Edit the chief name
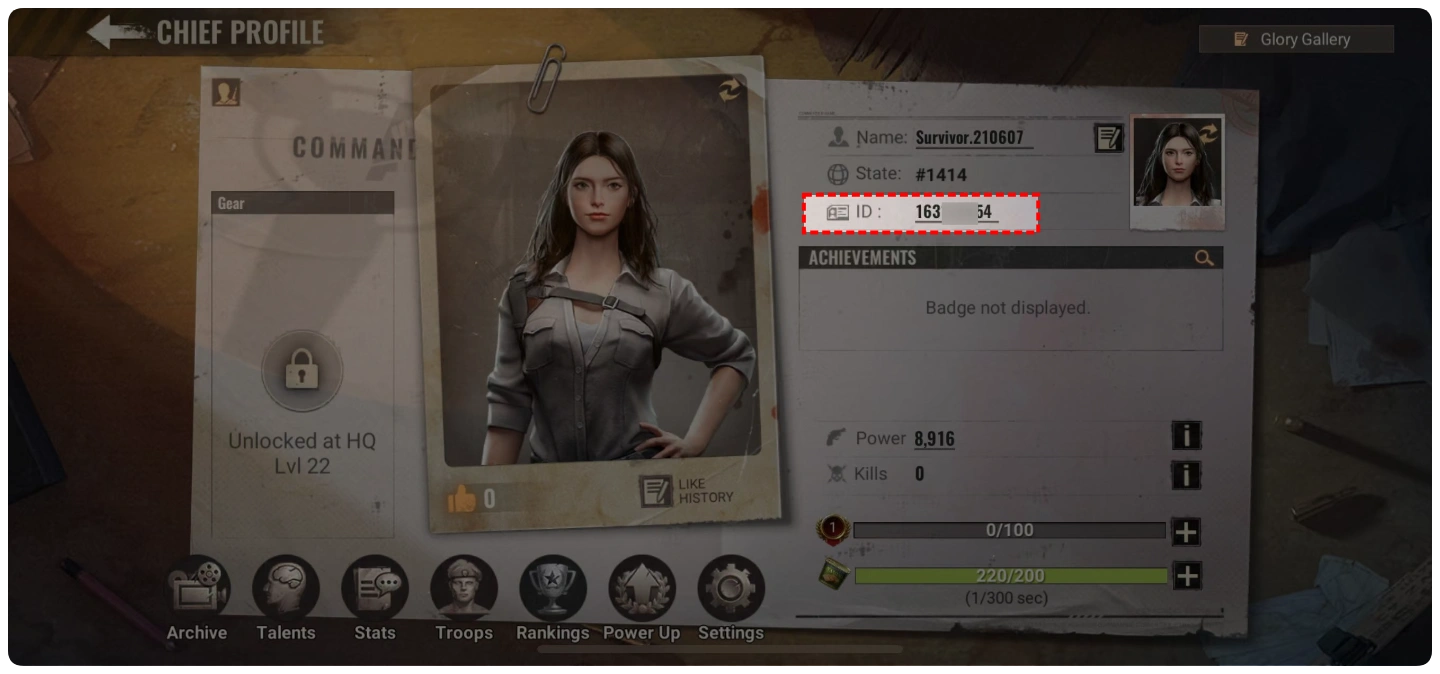This screenshot has width=1440, height=674. (x=1108, y=138)
